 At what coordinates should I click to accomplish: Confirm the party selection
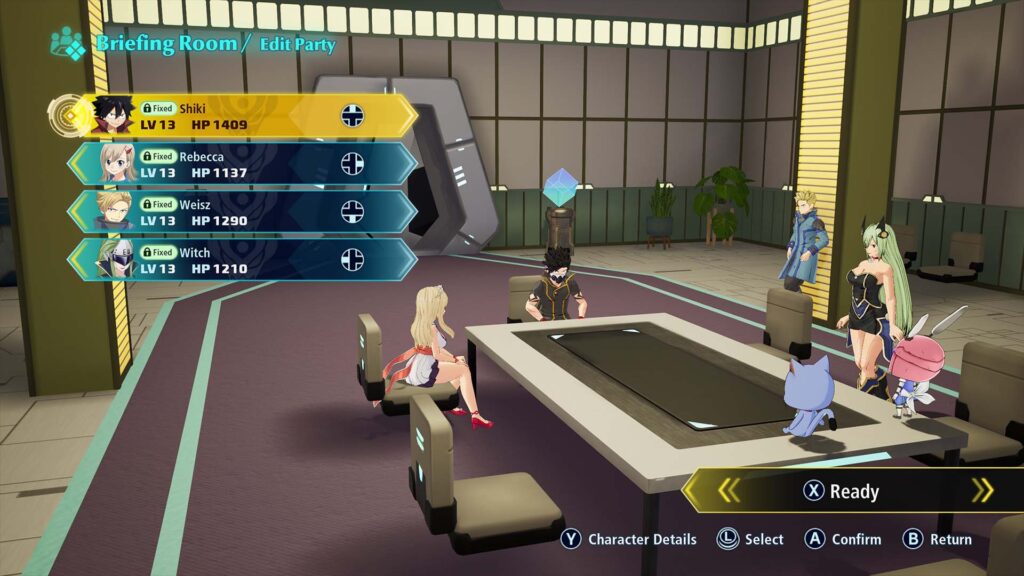pyautogui.click(x=844, y=539)
